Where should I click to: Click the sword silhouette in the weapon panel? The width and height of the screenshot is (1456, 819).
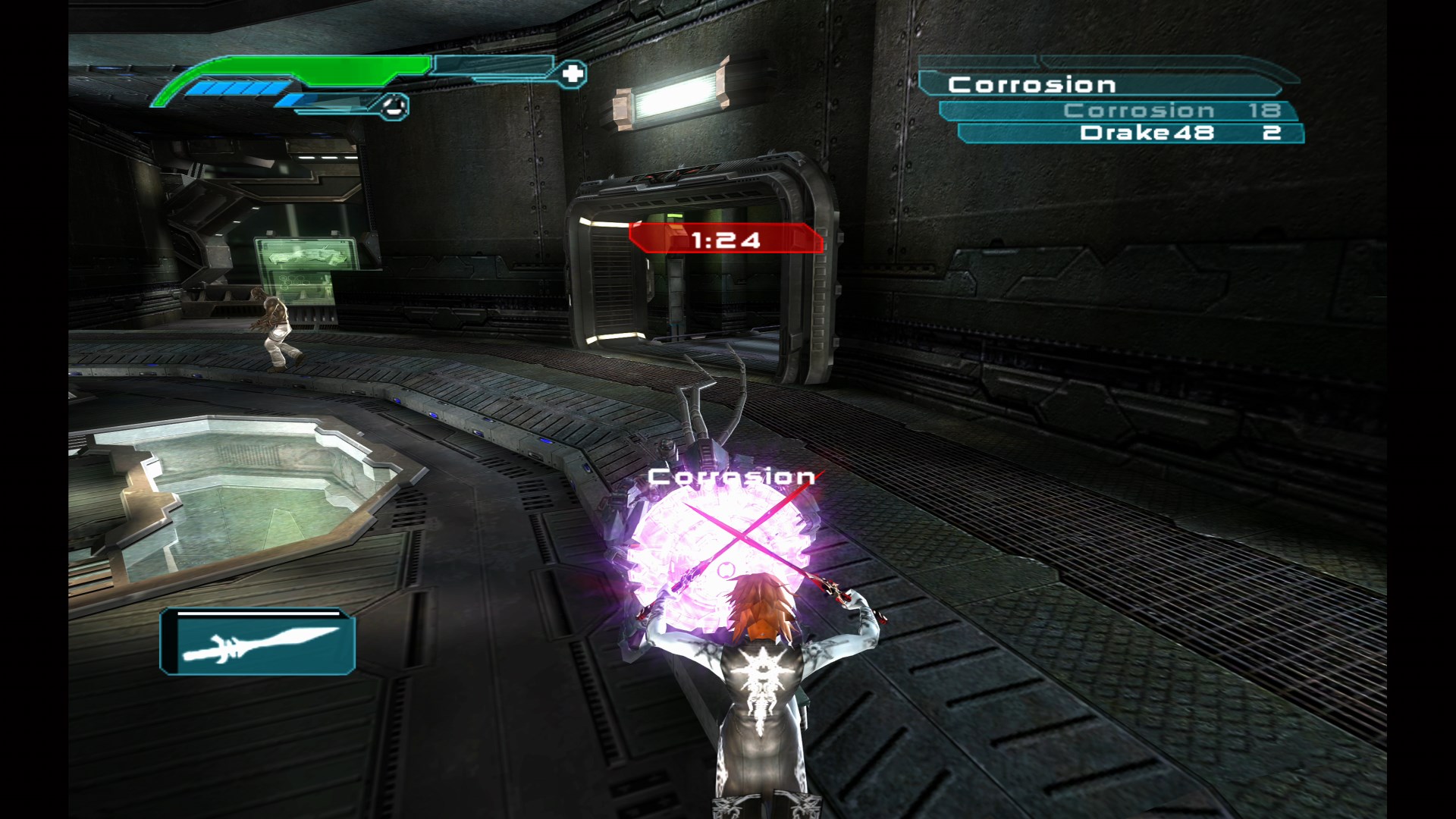(262, 647)
